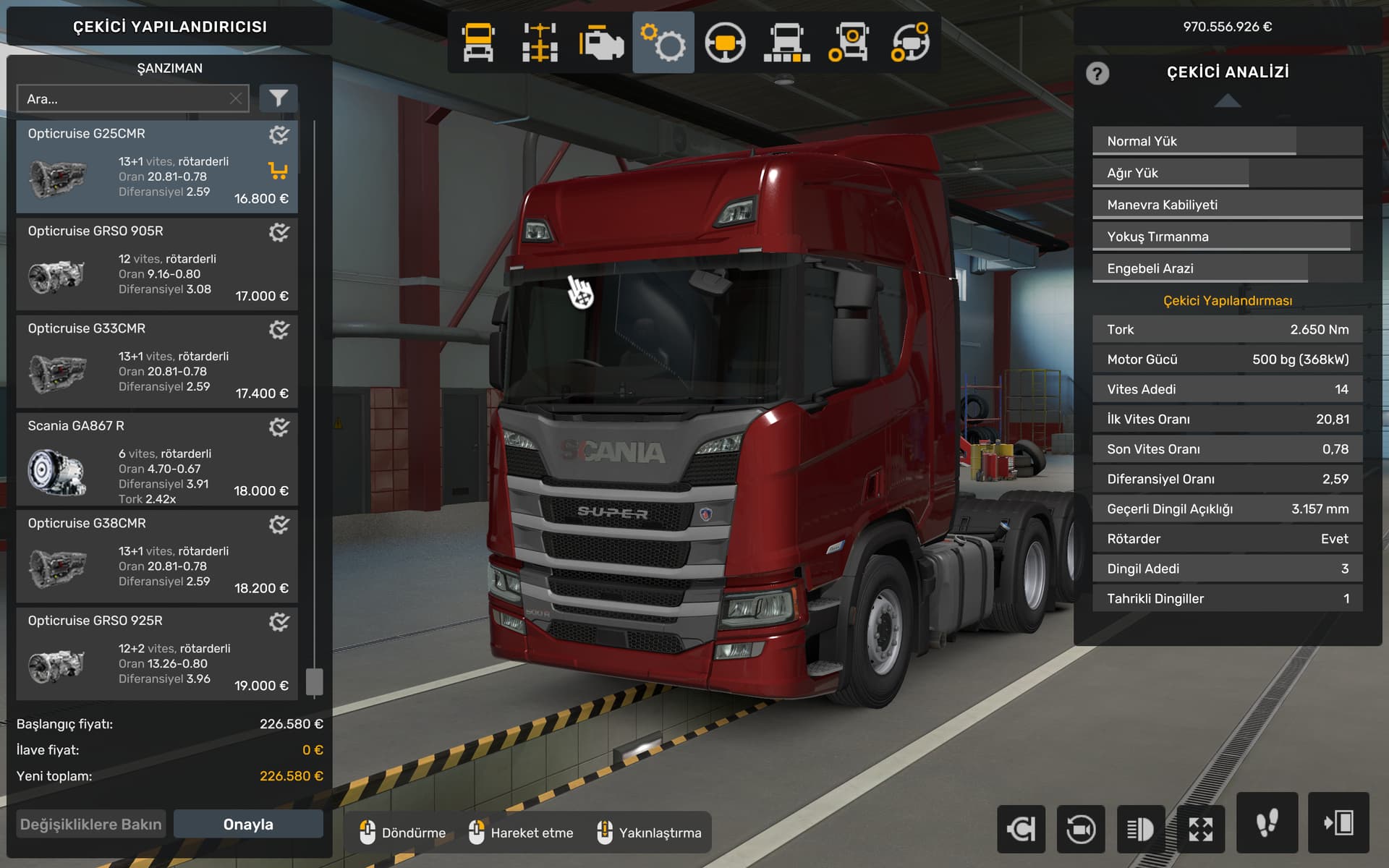Image resolution: width=1389 pixels, height=868 pixels.
Task: Clear the search box with the X
Action: 236,99
